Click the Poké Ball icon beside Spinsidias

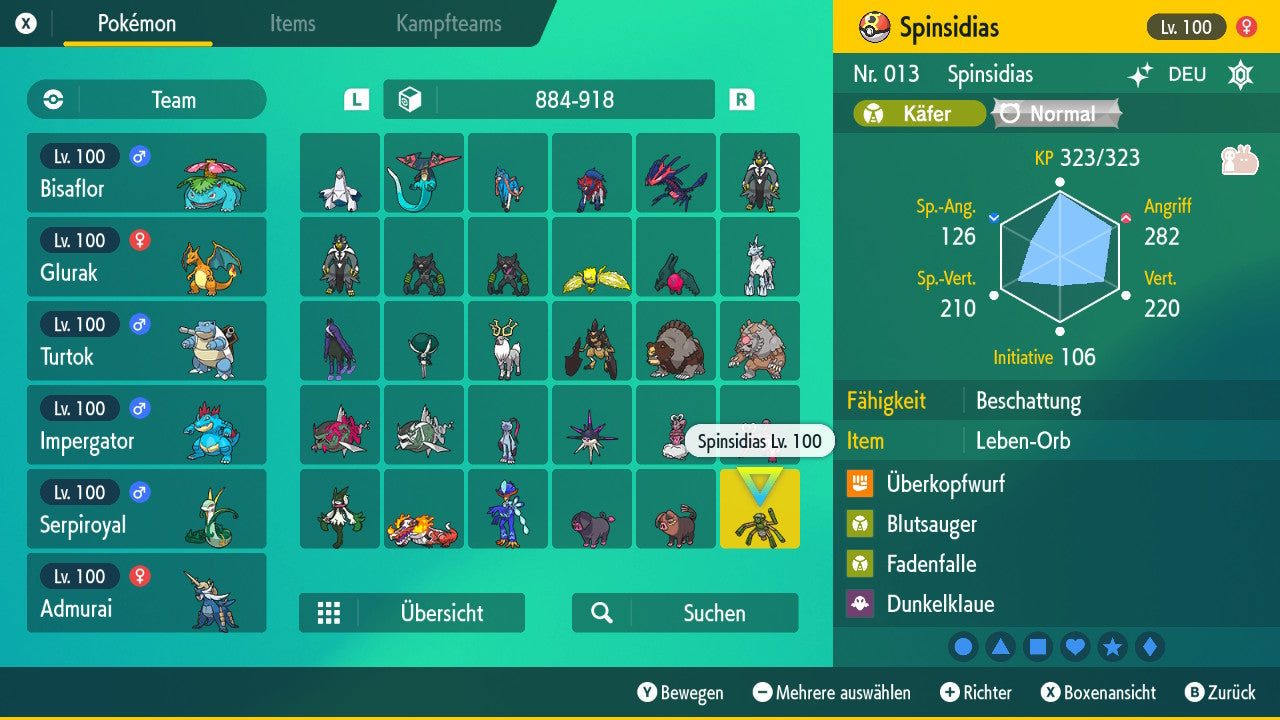(x=871, y=26)
